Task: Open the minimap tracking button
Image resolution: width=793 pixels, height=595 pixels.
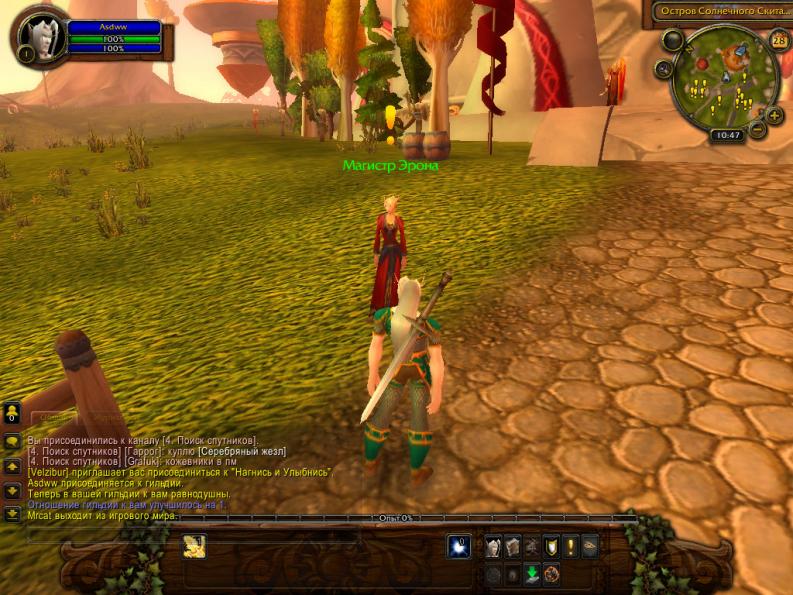Action: 664,69
